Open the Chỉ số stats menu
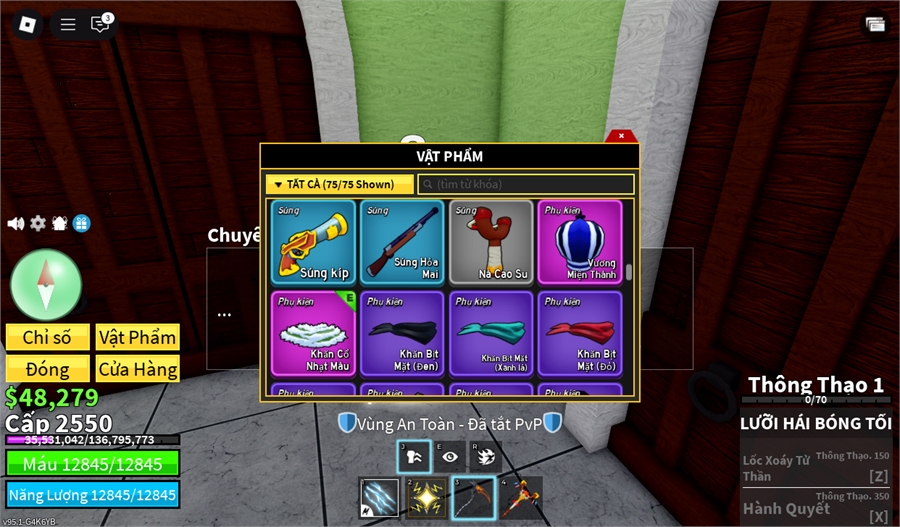Image resolution: width=900 pixels, height=527 pixels. [48, 337]
